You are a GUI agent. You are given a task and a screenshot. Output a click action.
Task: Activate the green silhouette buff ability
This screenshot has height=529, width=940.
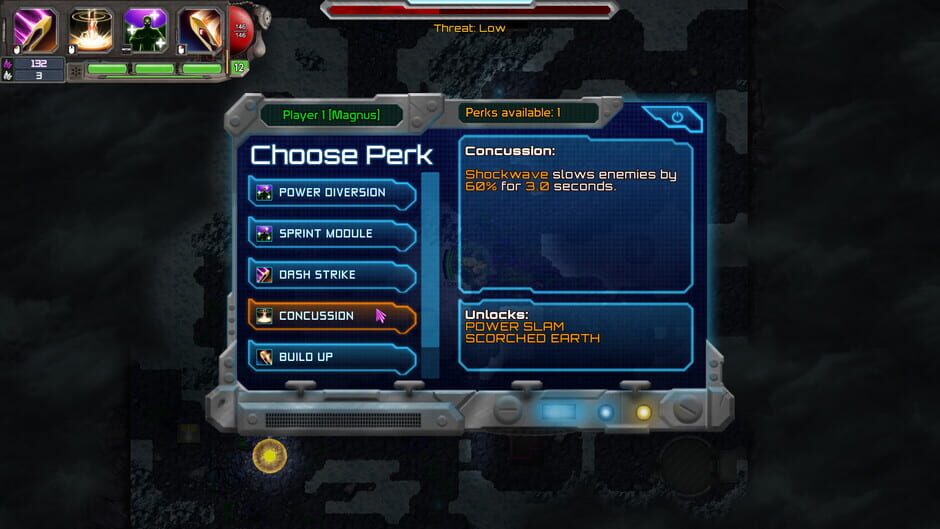click(145, 29)
